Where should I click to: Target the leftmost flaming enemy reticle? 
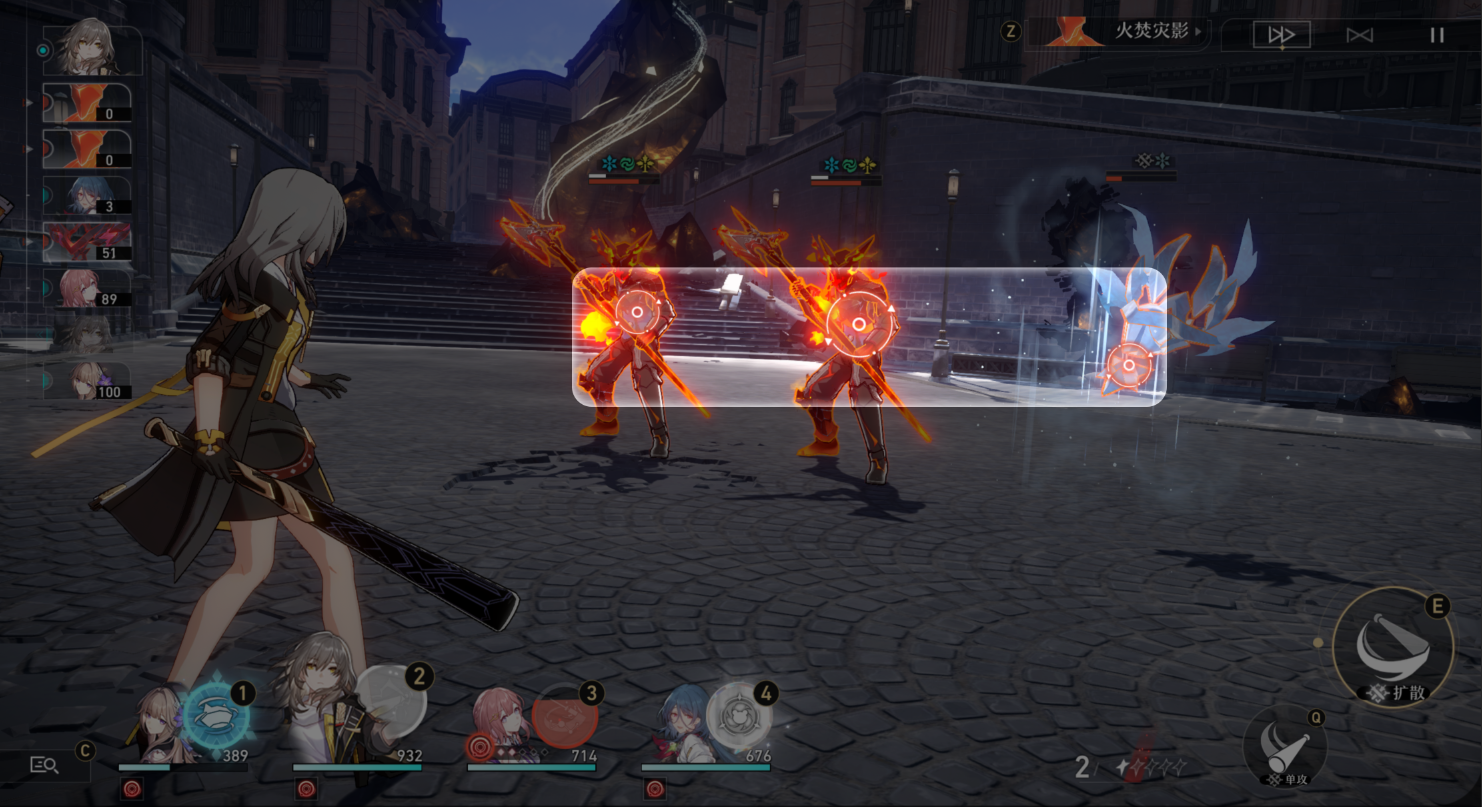636,313
